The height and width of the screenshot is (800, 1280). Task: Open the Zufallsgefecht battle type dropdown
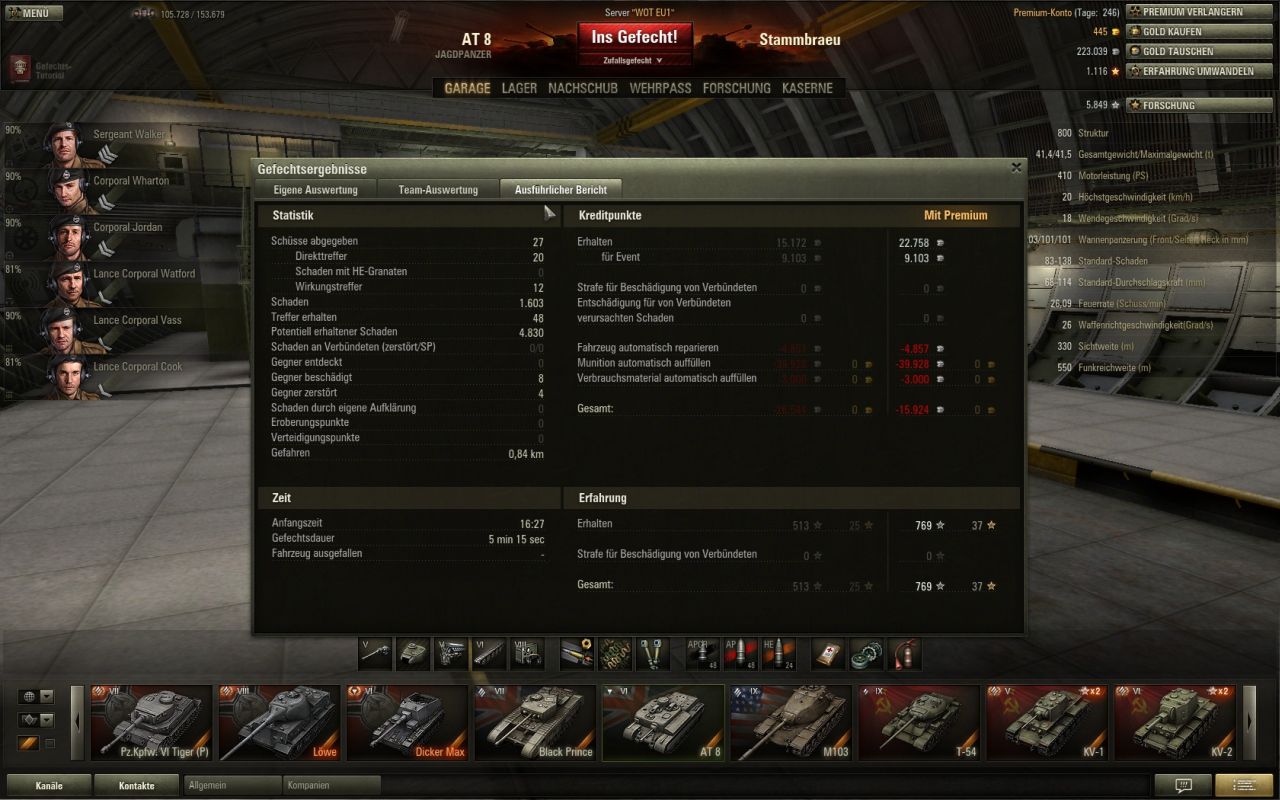coord(633,61)
